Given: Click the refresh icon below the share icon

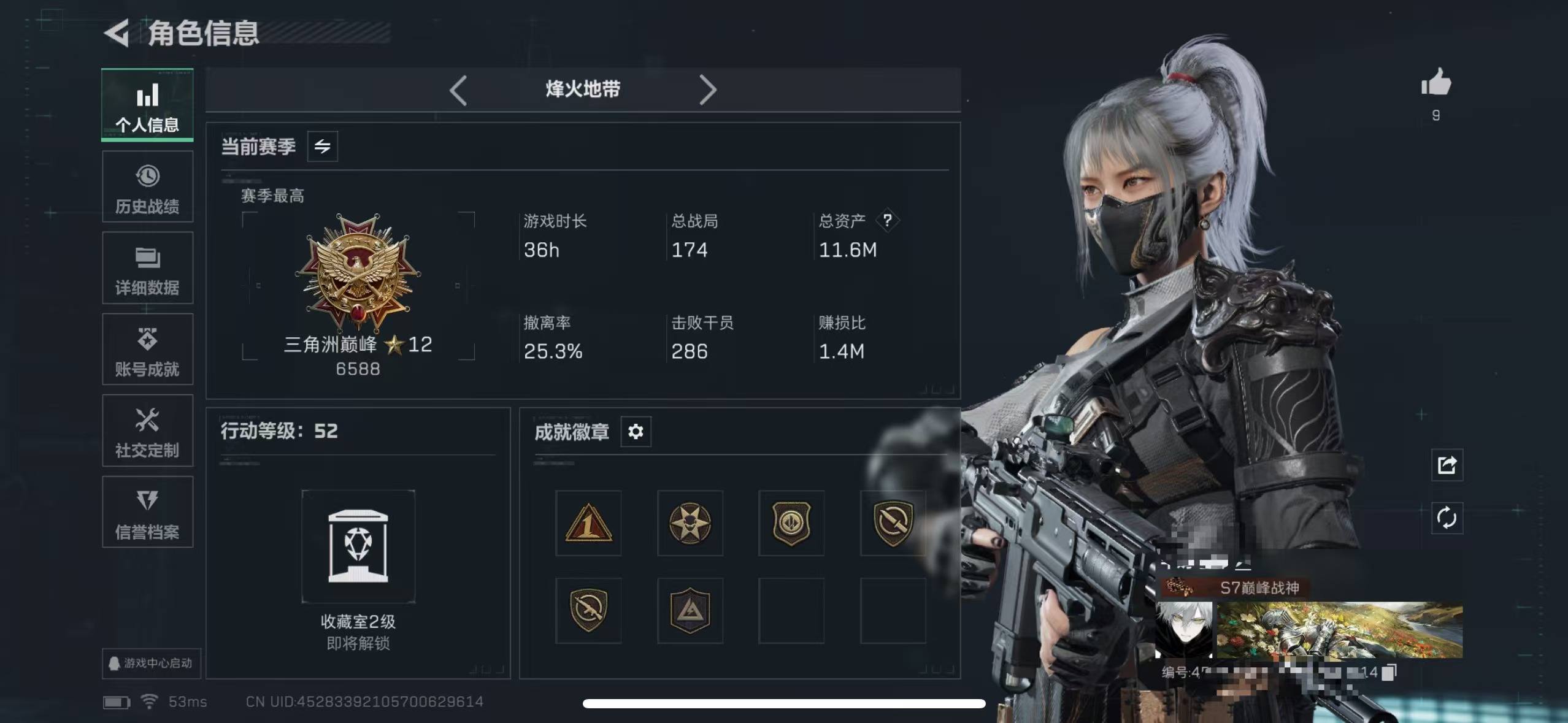Looking at the screenshot, I should coord(1448,518).
